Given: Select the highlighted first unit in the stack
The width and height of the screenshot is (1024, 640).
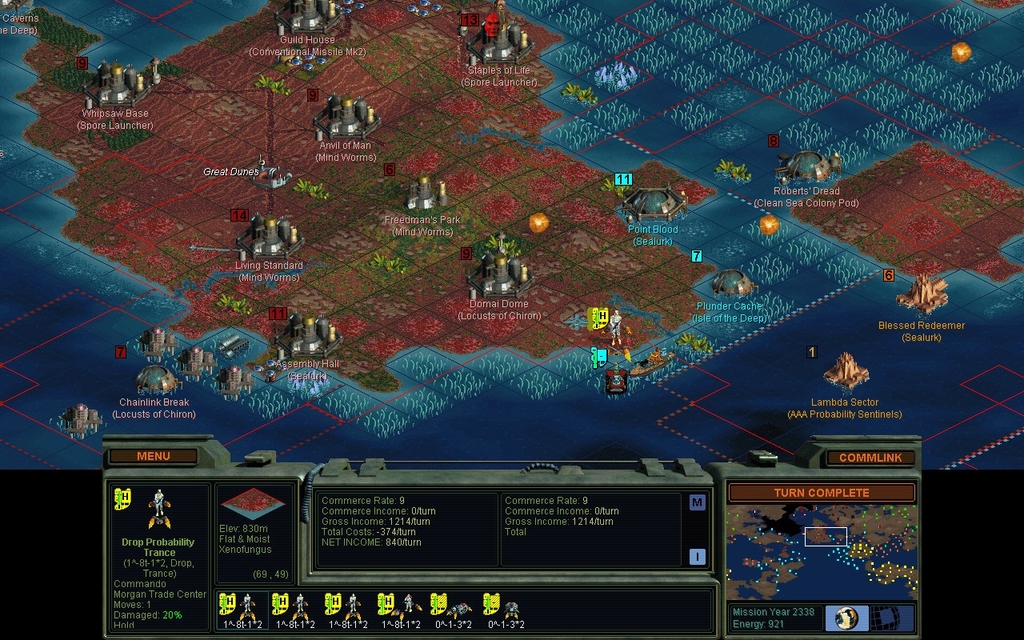Looking at the screenshot, I should point(242,606).
